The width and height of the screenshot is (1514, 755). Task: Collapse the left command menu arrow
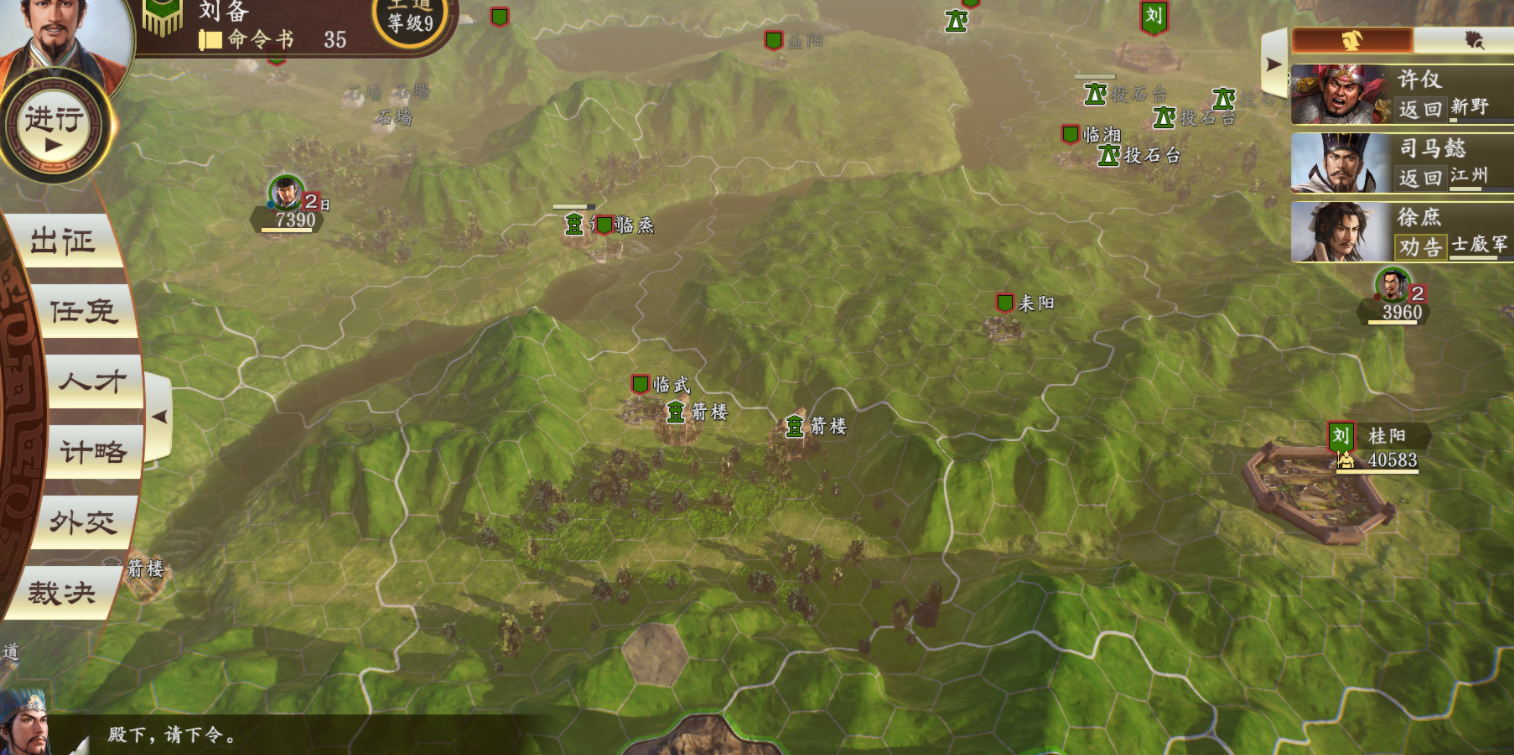click(159, 417)
